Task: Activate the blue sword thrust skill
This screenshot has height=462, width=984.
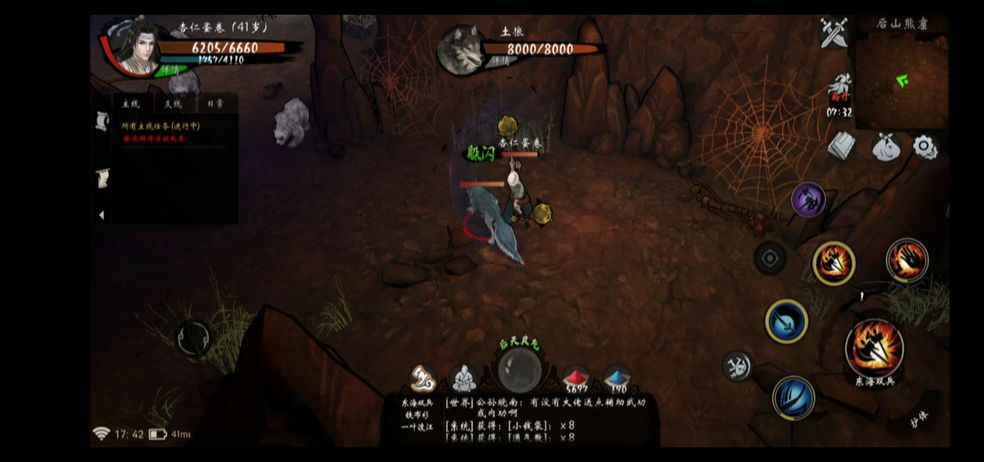Action: coord(787,322)
